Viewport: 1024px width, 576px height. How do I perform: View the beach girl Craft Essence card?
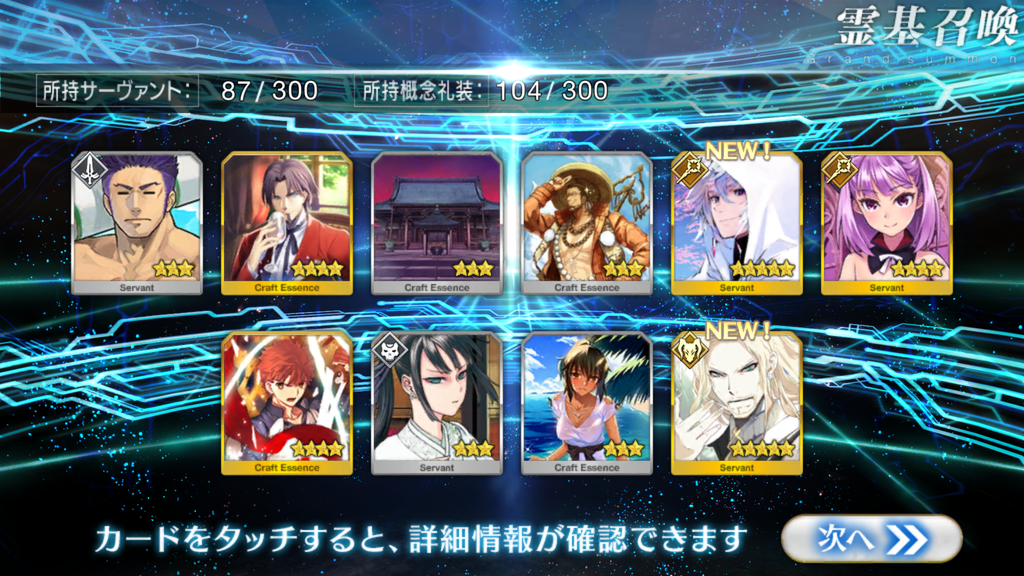(587, 402)
